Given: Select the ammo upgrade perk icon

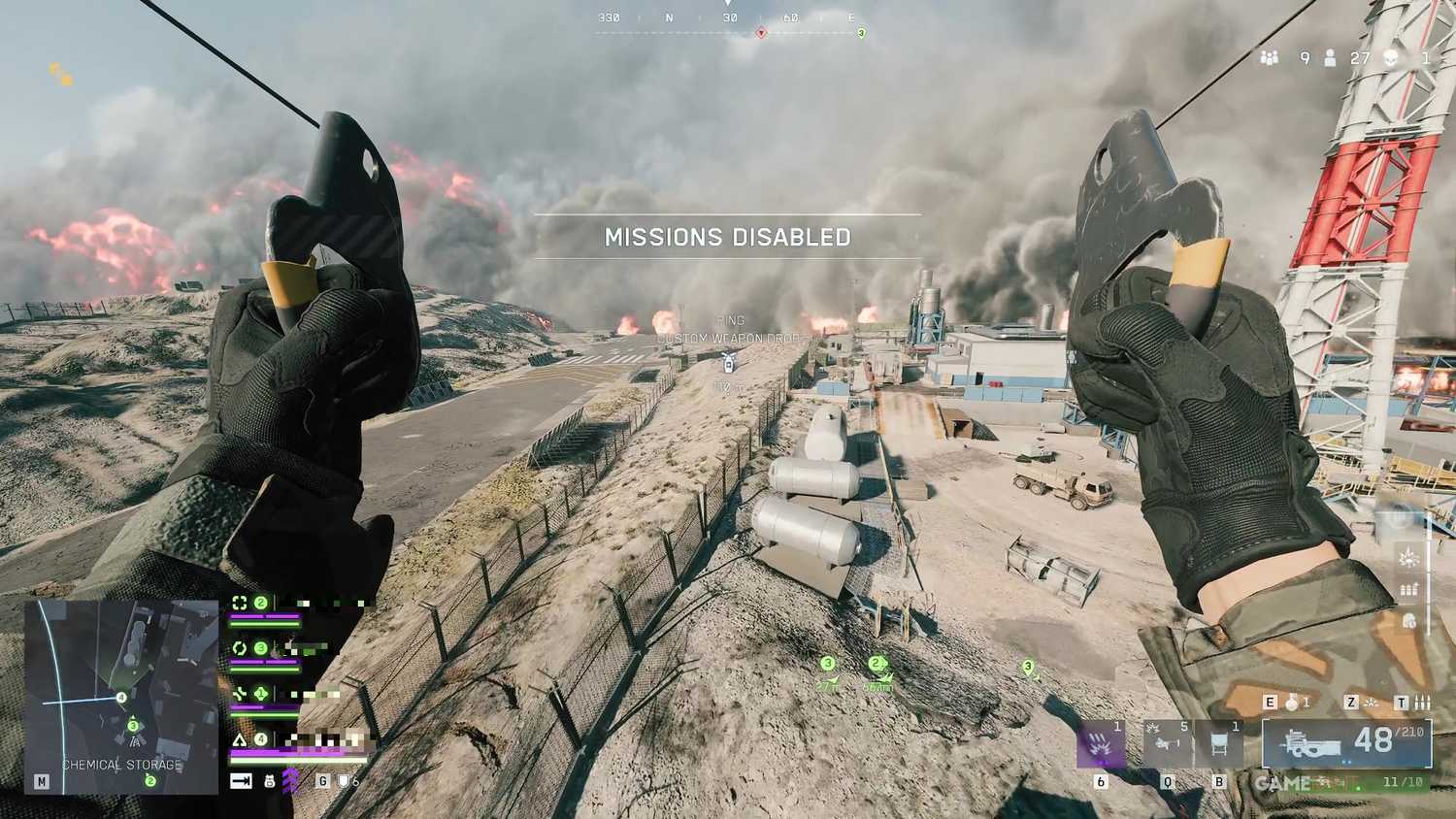Looking at the screenshot, I should (x=1409, y=588).
